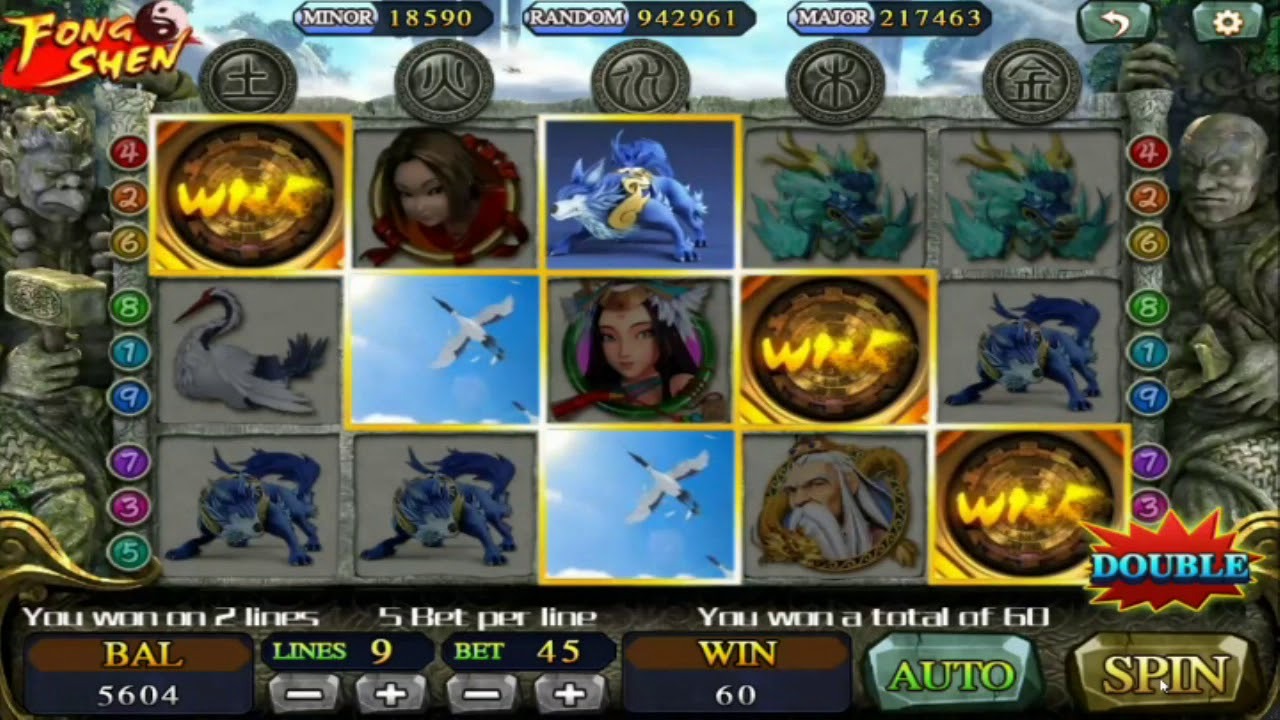This screenshot has height=720, width=1280.
Task: Lower the bet amount
Action: (x=483, y=693)
